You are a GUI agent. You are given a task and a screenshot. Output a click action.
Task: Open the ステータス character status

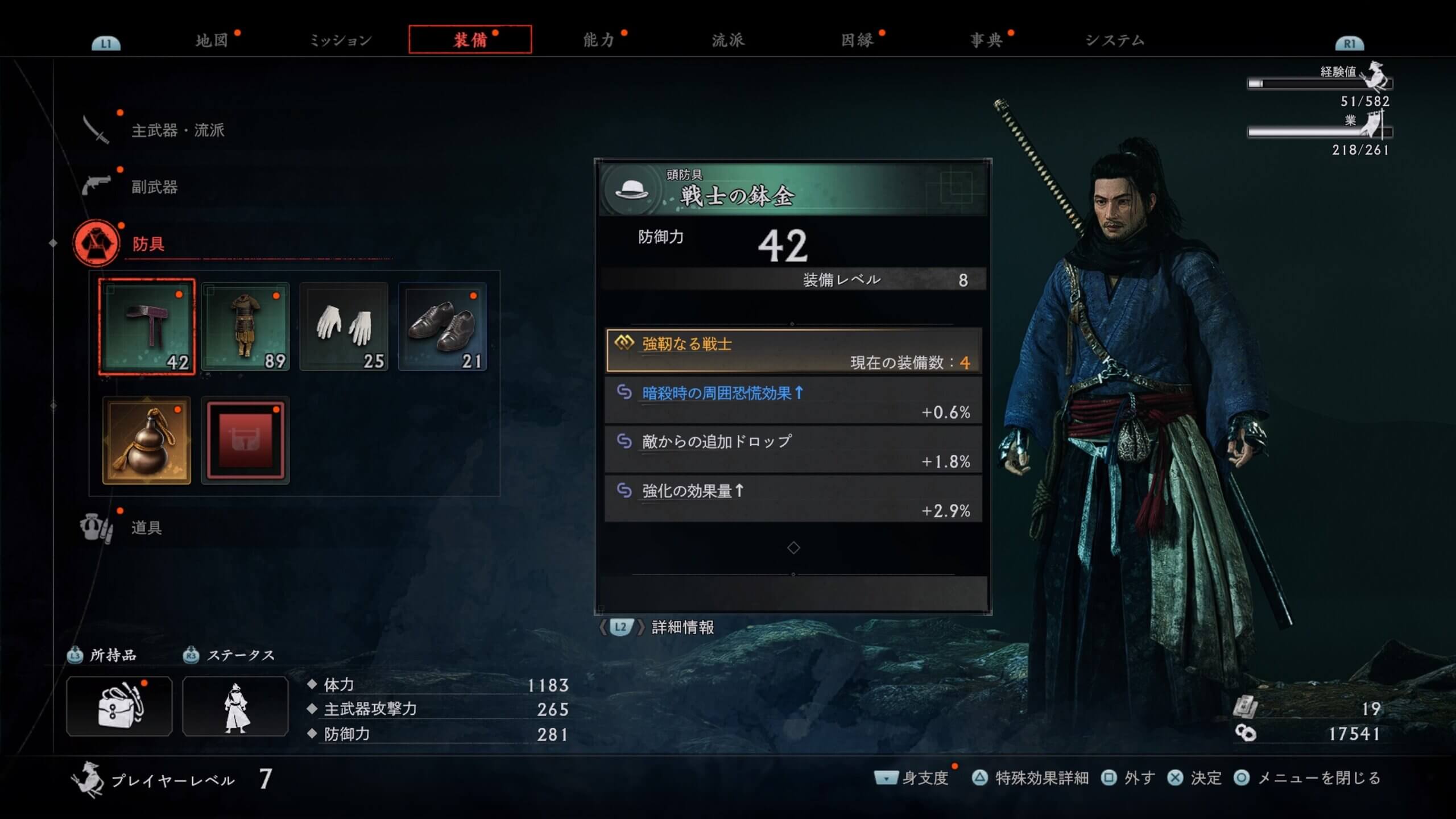pos(235,706)
